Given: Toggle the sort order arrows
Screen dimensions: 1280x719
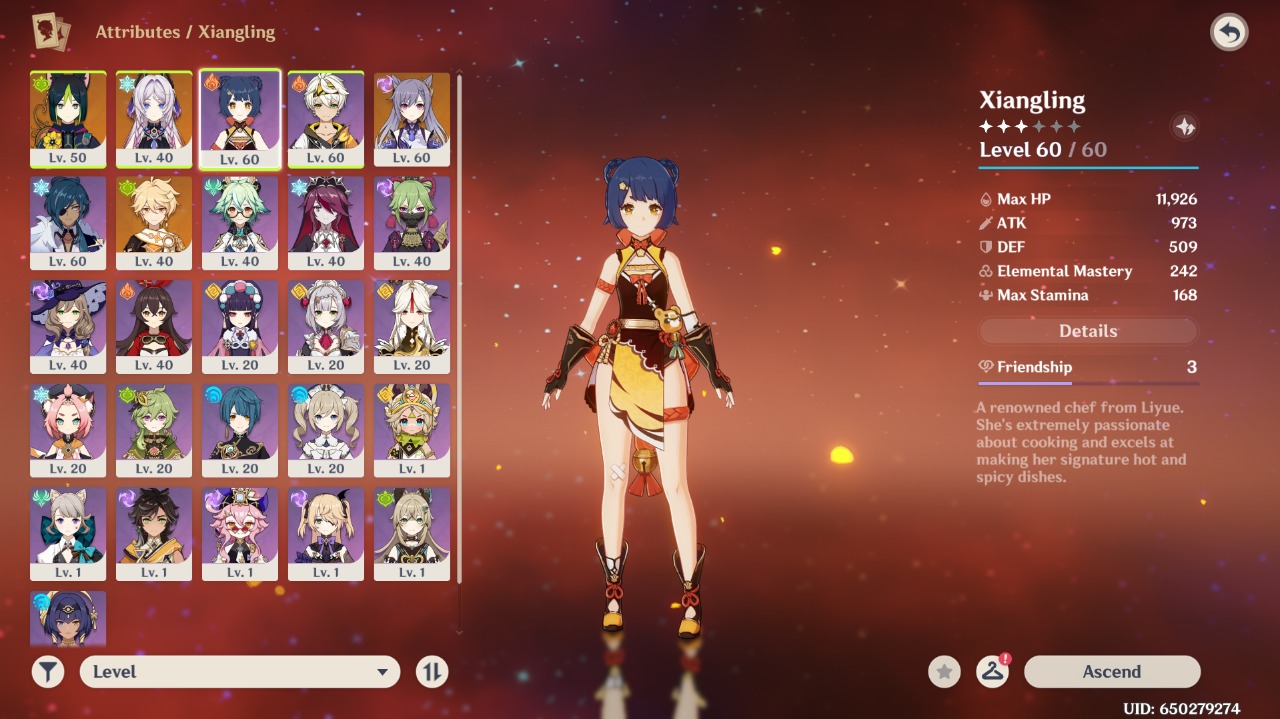Looking at the screenshot, I should tap(432, 672).
